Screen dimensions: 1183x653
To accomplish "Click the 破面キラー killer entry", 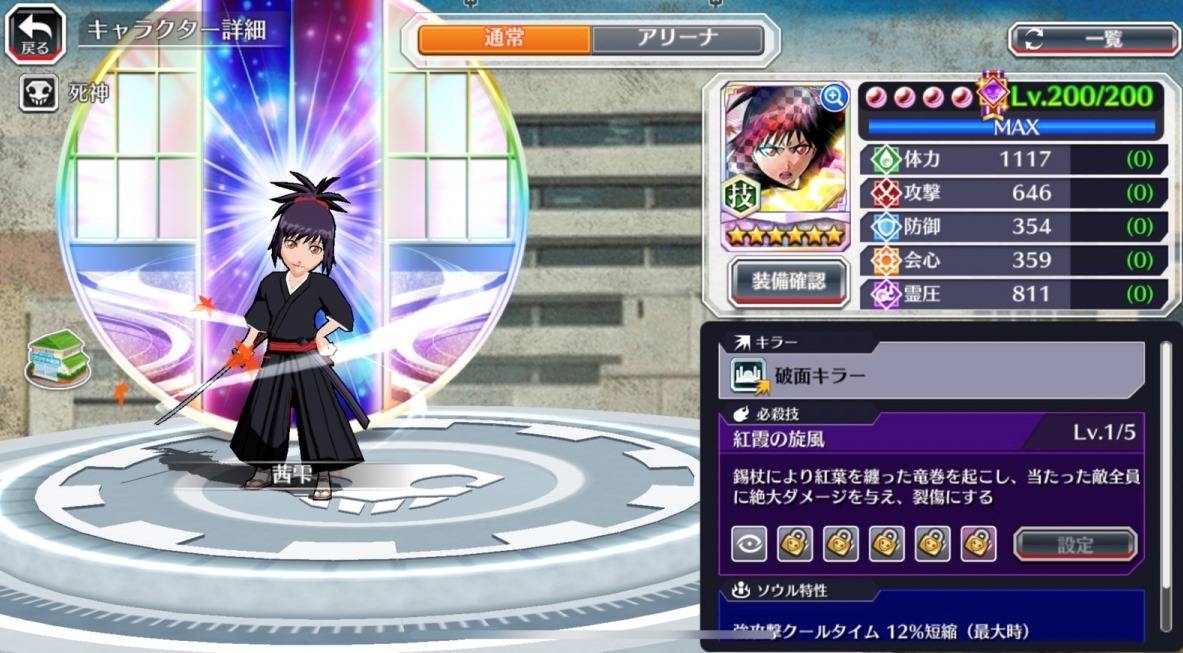I will coord(932,375).
